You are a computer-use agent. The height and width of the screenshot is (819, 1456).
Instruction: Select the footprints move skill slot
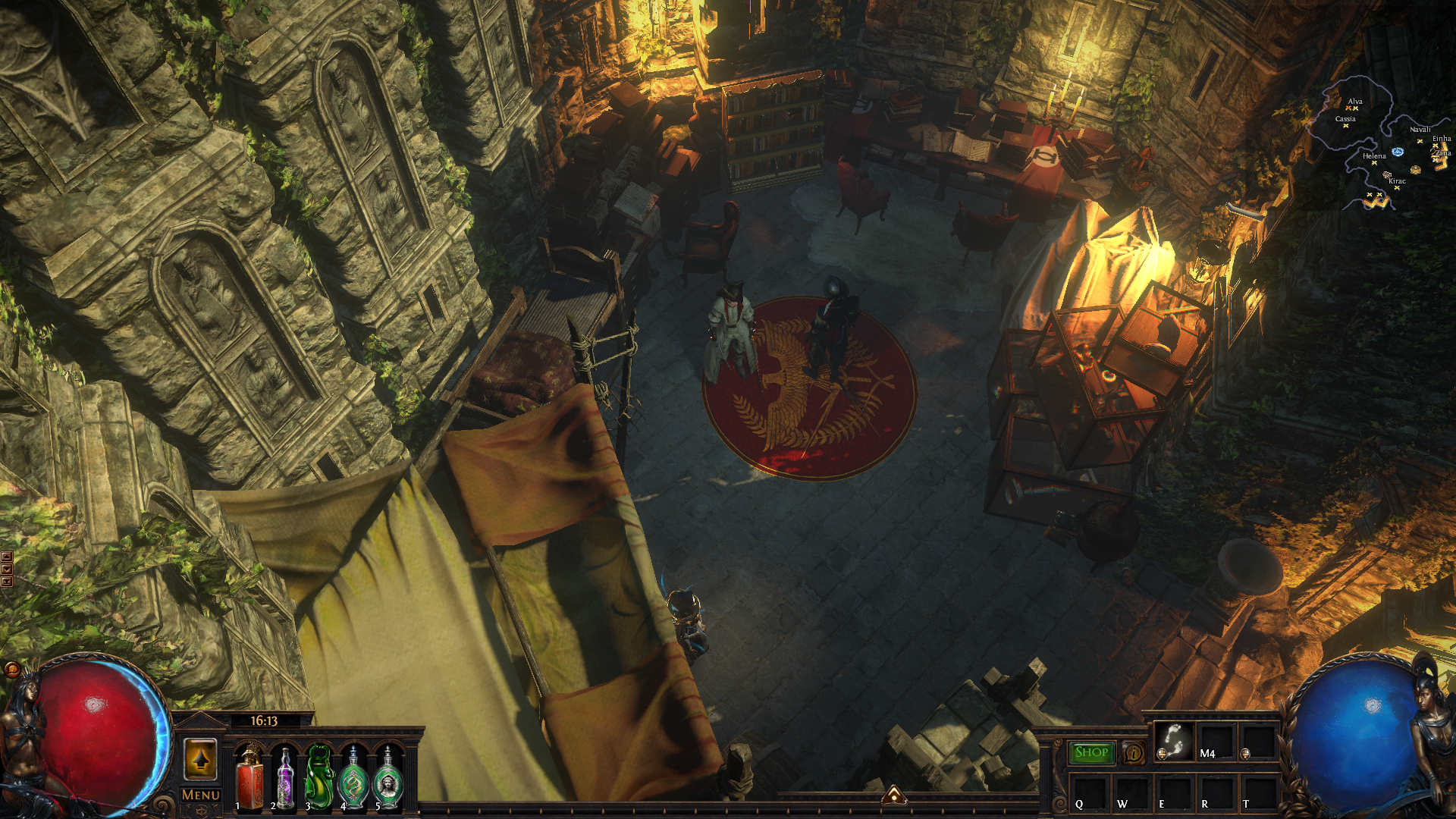pyautogui.click(x=1173, y=741)
